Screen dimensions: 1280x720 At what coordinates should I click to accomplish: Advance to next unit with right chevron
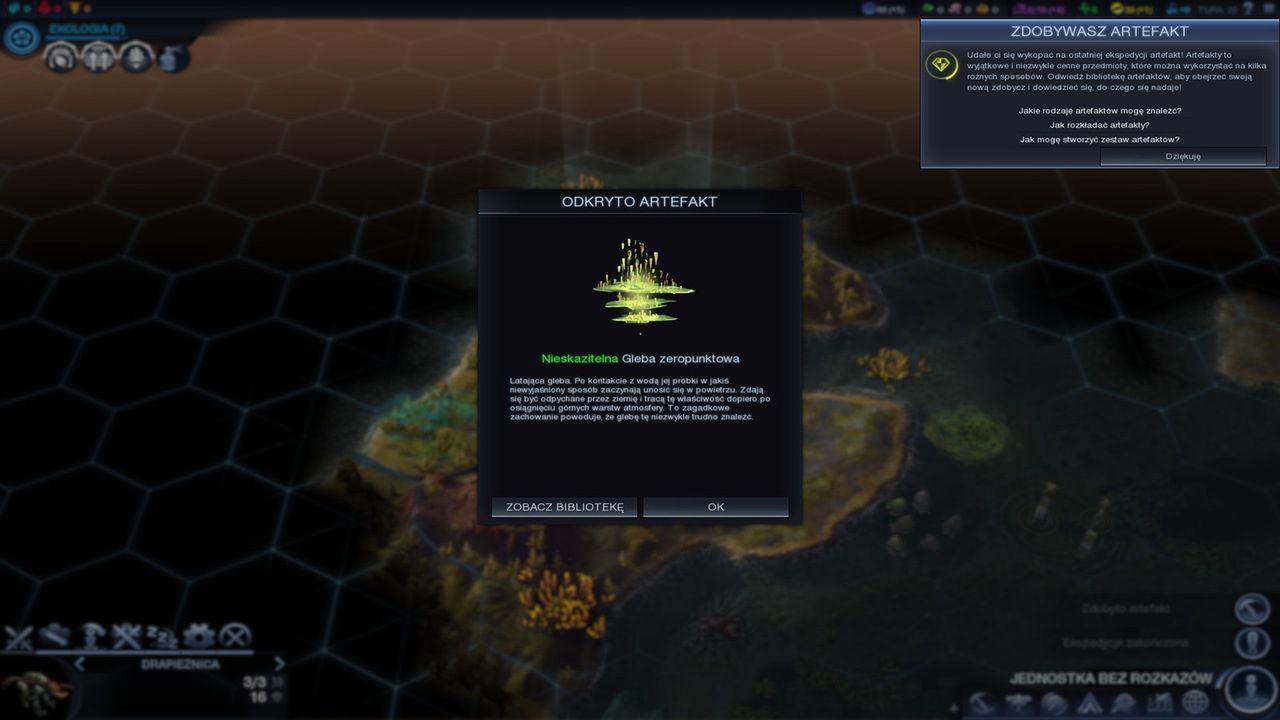coord(279,663)
